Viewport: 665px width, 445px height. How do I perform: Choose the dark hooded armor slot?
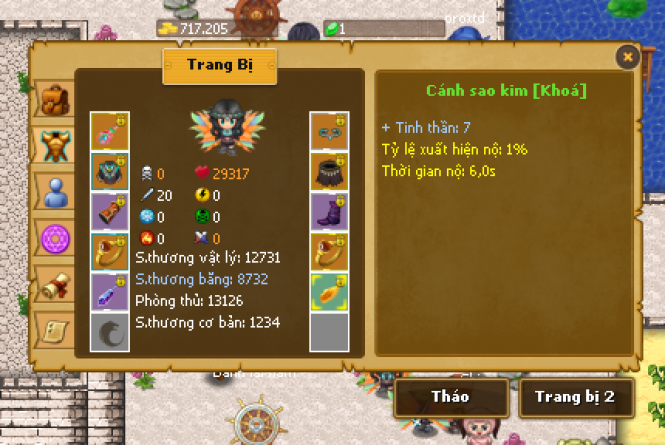109,171
